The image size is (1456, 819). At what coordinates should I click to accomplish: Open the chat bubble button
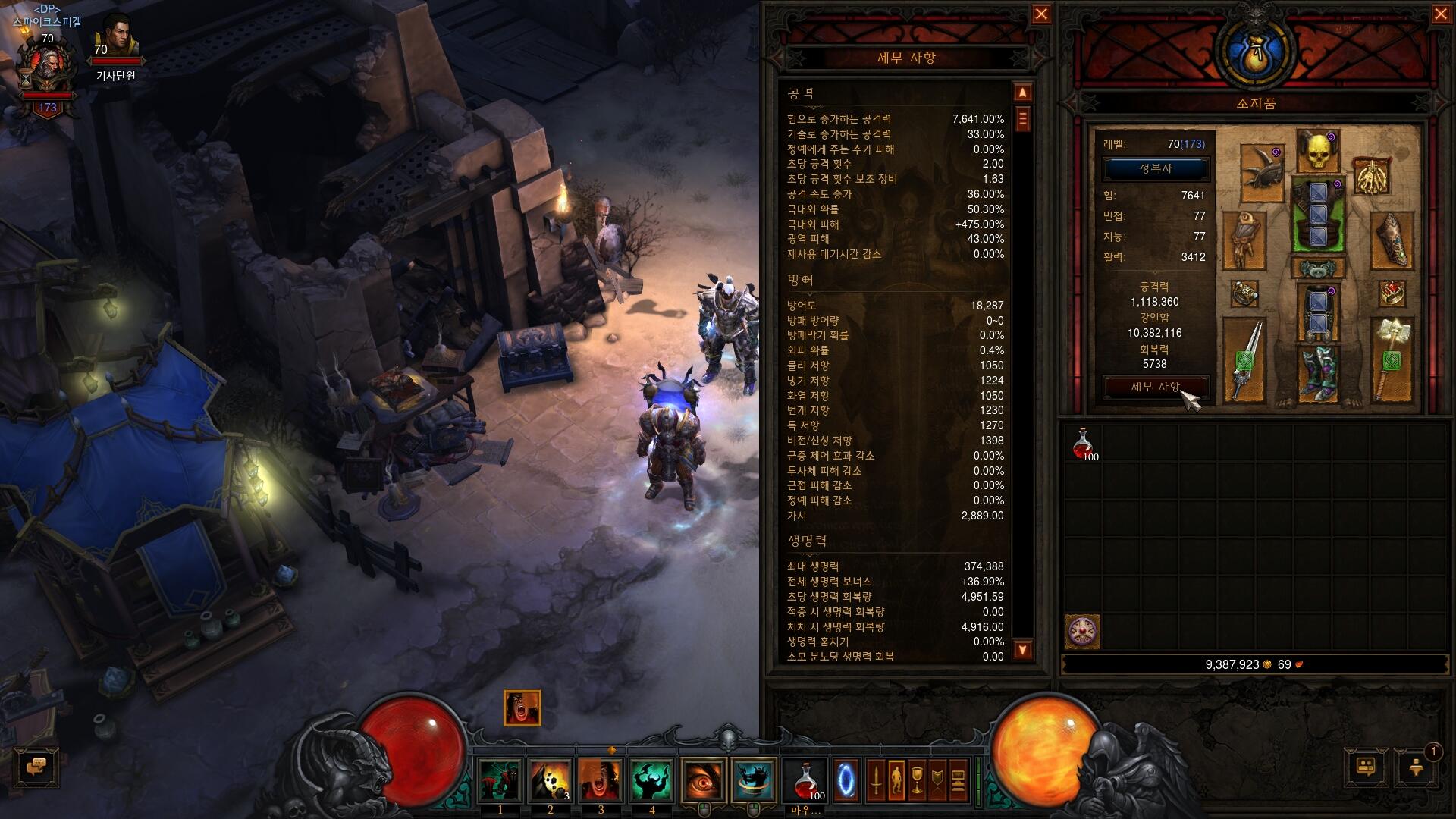coord(37,767)
